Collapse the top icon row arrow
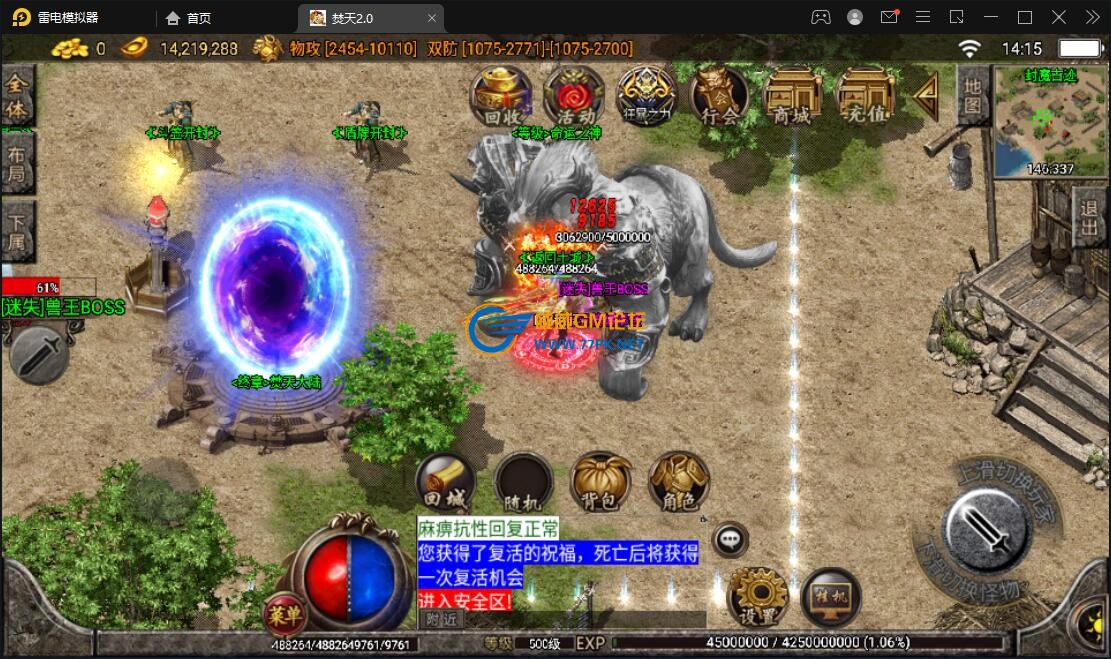This screenshot has height=659, width=1111. click(927, 95)
